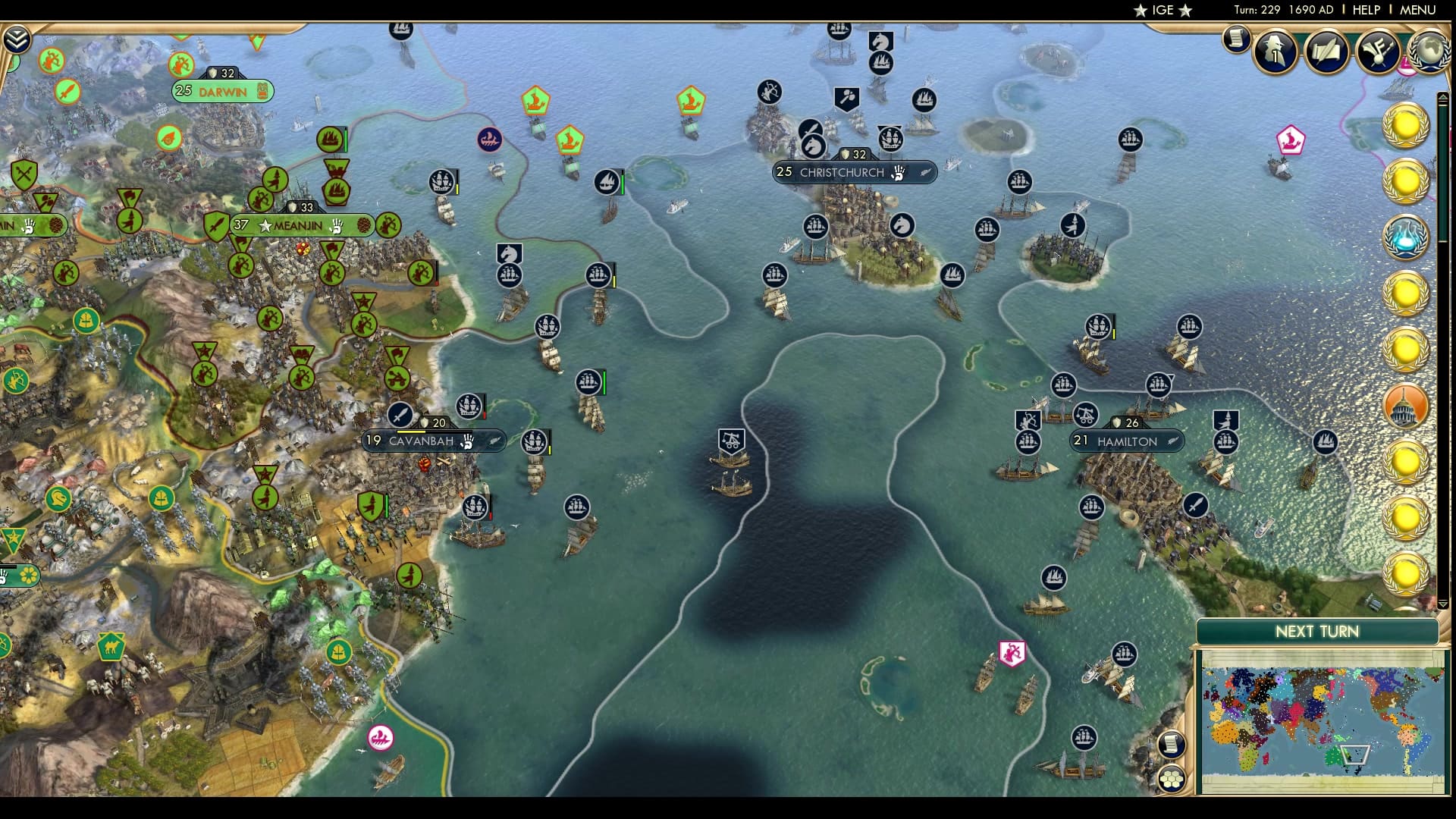Open the Culture overview icon
Screen dimensions: 1456x819
pyautogui.click(x=1380, y=52)
